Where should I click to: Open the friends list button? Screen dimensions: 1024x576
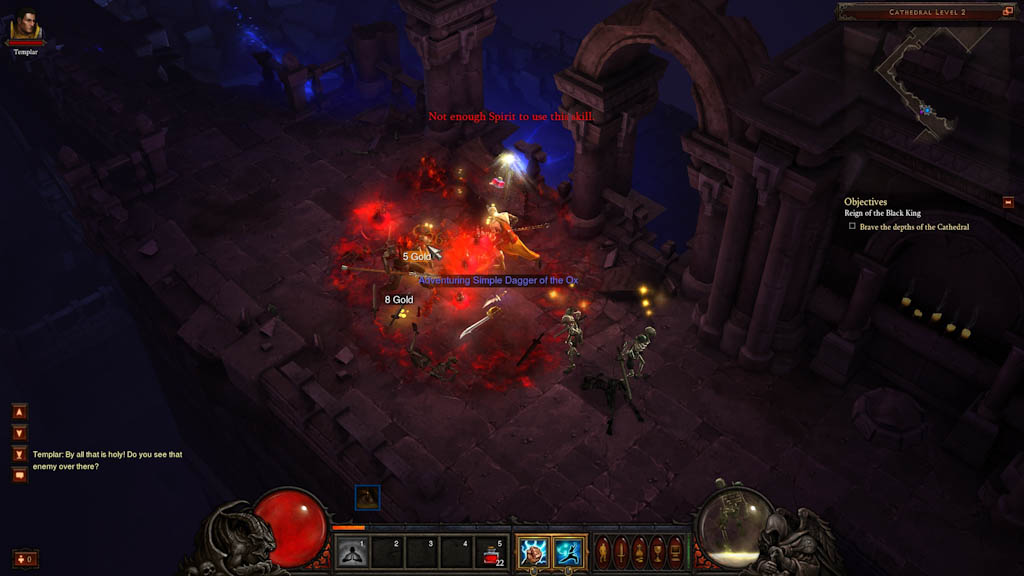(25, 558)
